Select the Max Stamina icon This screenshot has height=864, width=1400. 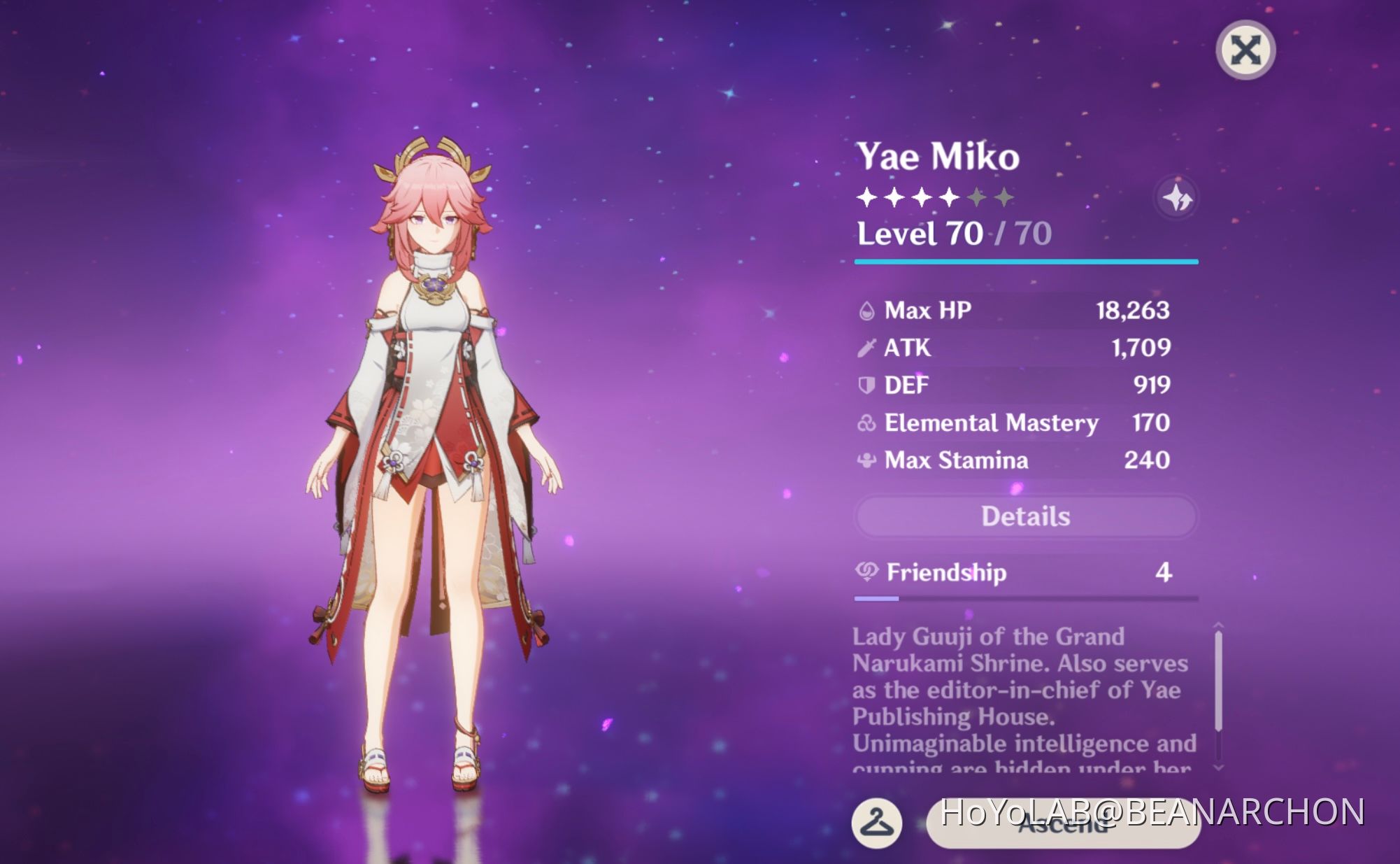(x=867, y=460)
